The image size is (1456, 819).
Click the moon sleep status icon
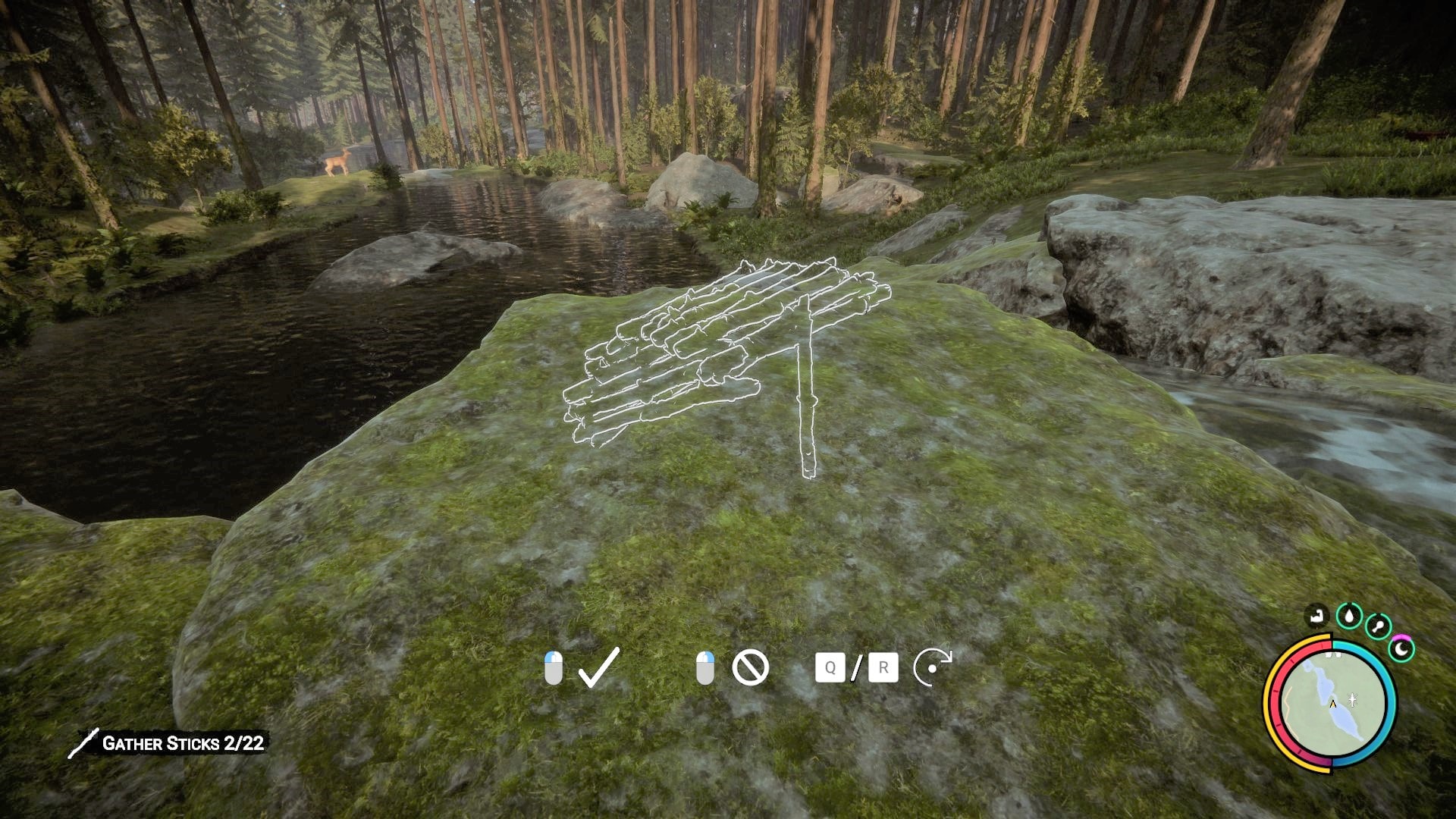(x=1401, y=649)
